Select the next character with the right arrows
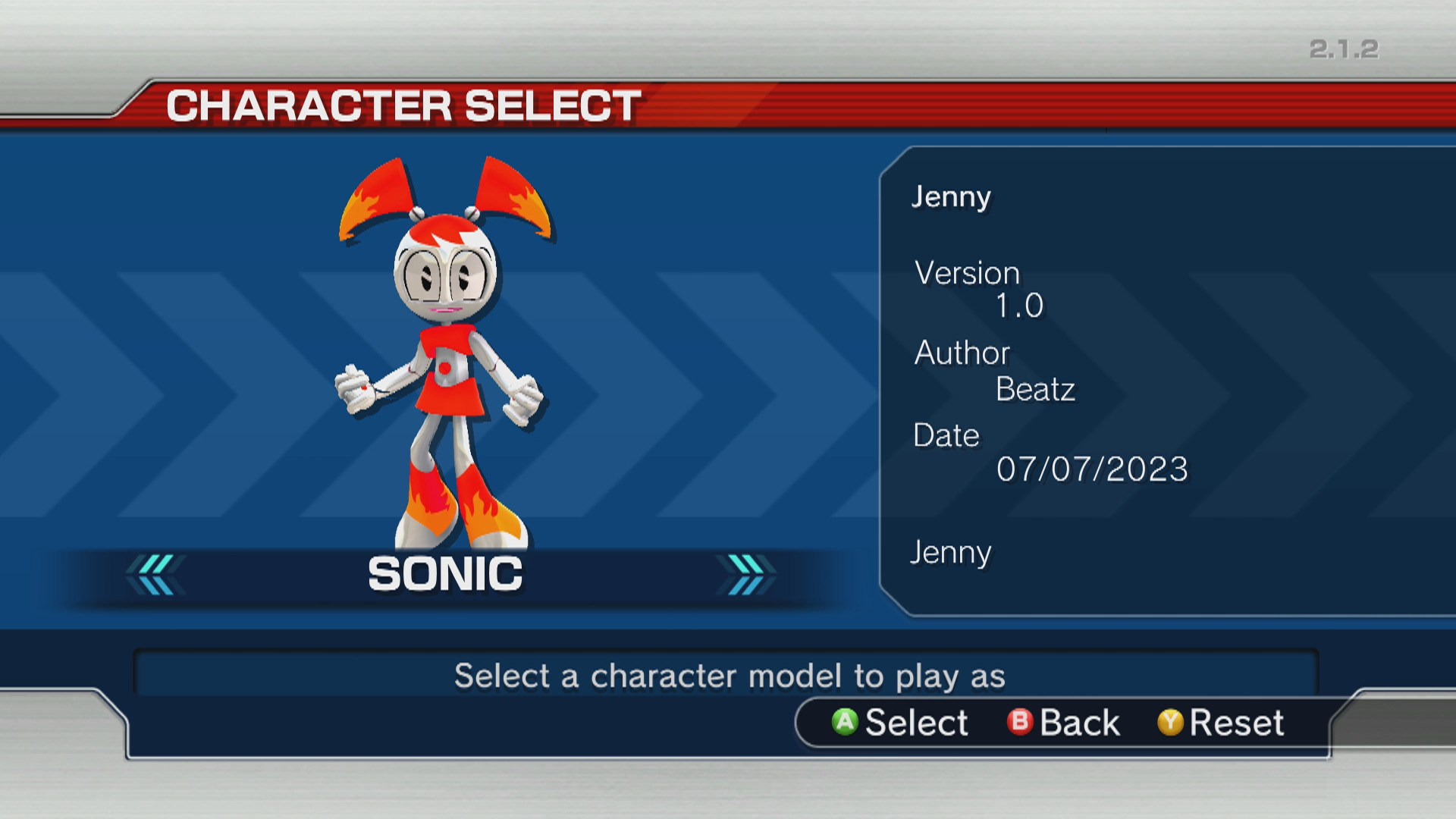 [744, 574]
